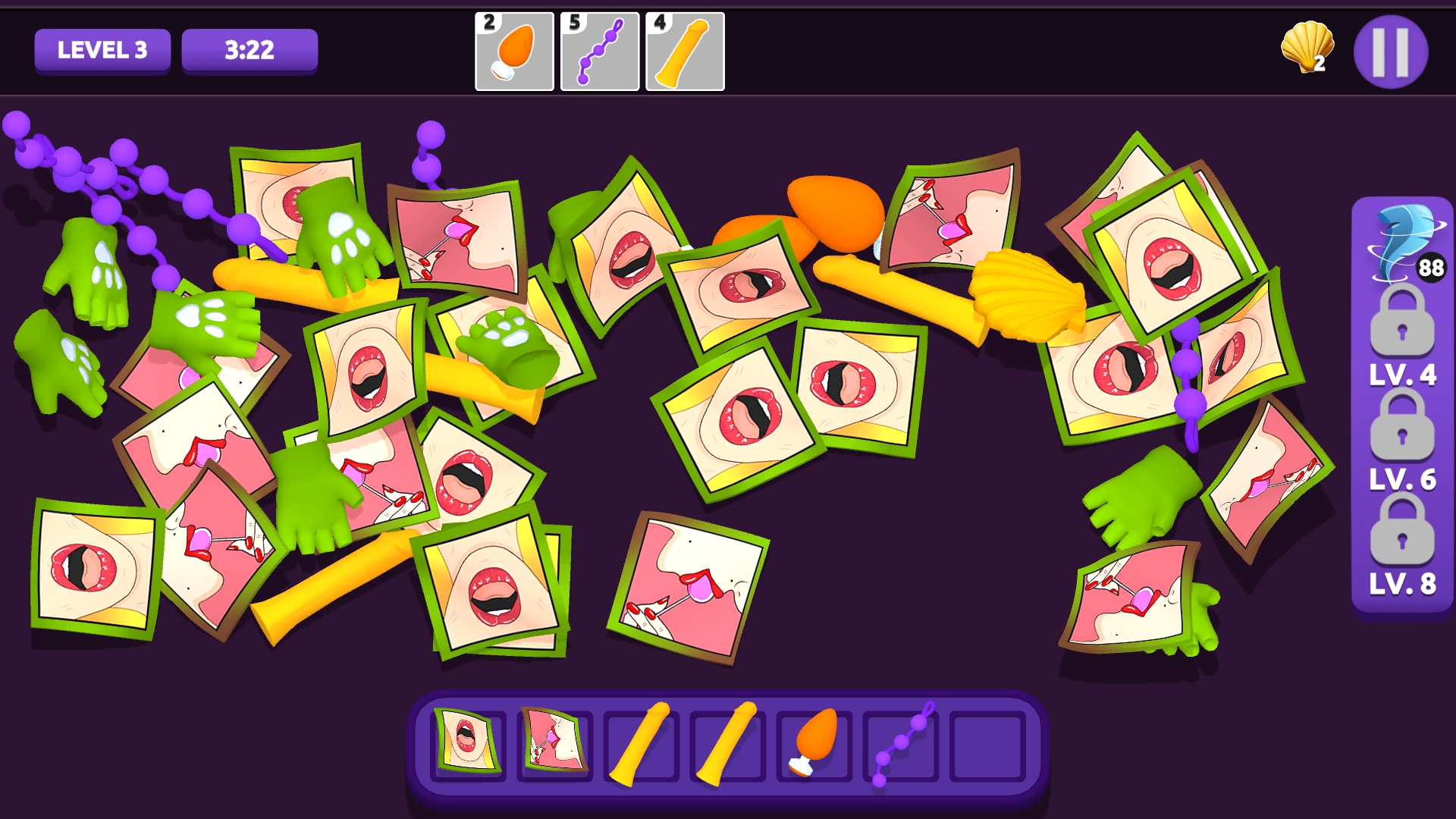
Task: Choose the pink card in the tray
Action: [554, 741]
